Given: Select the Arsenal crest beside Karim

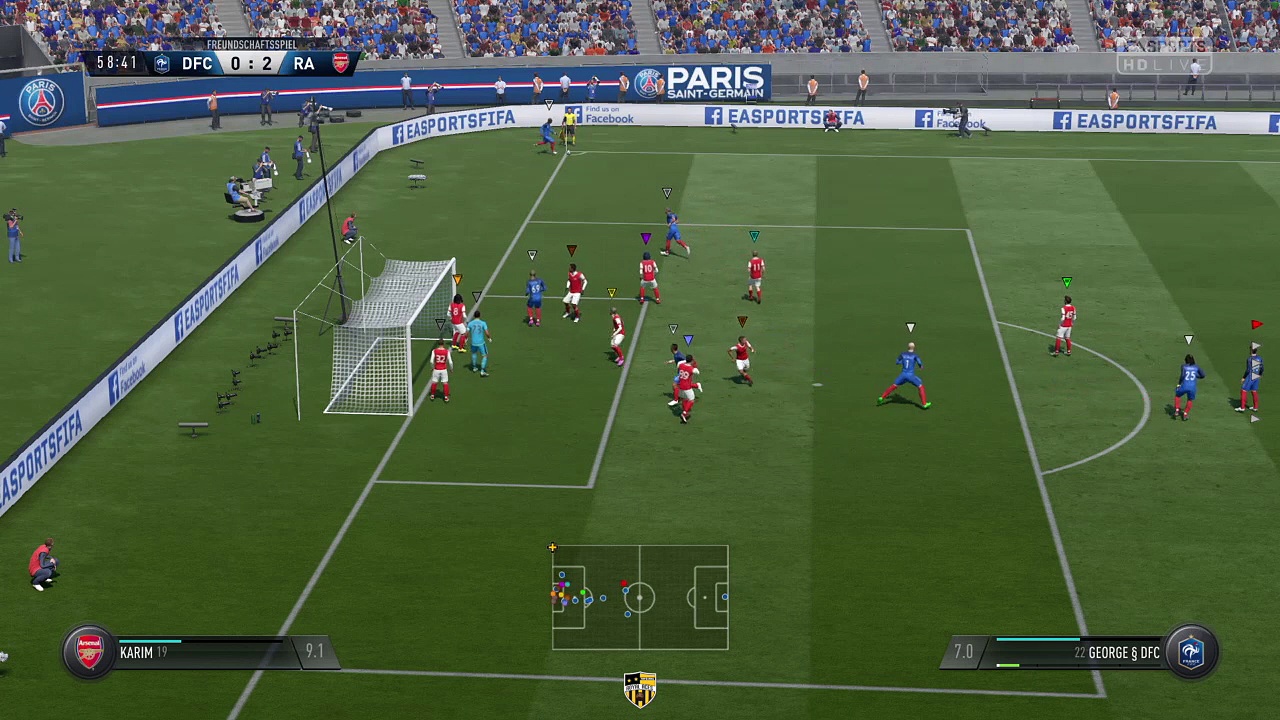Looking at the screenshot, I should 89,652.
